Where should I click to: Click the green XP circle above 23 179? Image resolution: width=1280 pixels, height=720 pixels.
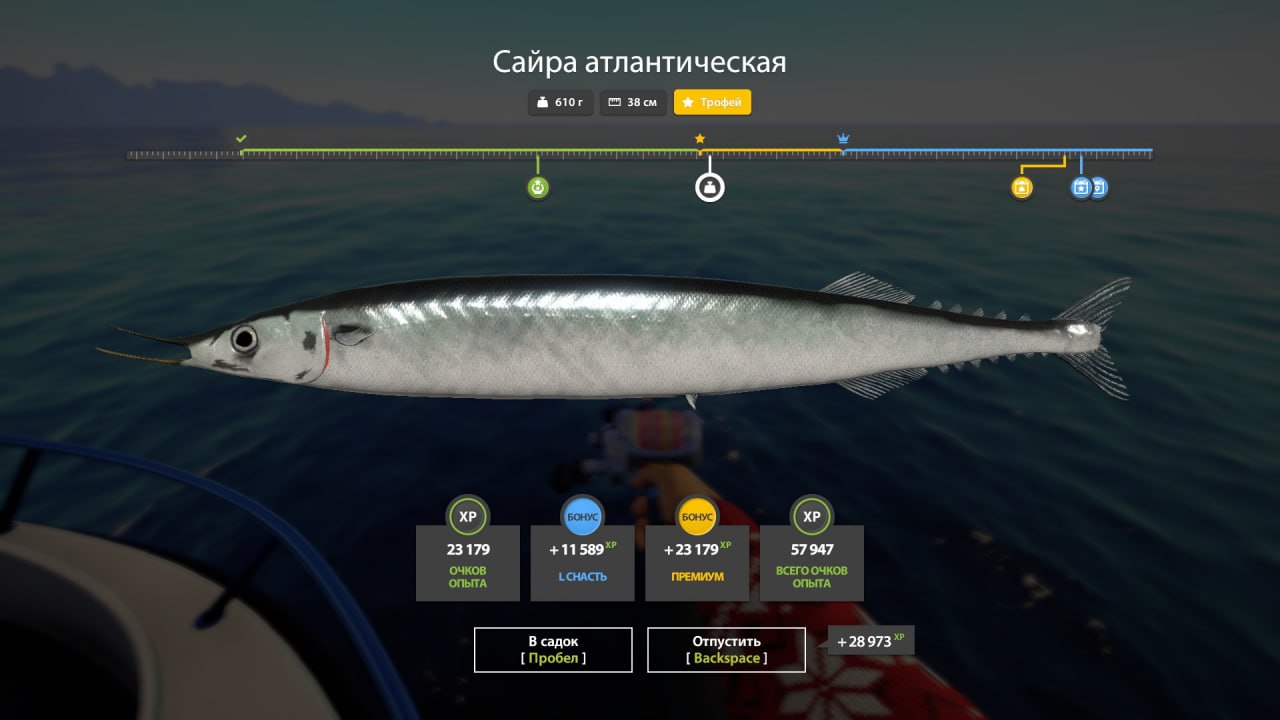[x=468, y=517]
